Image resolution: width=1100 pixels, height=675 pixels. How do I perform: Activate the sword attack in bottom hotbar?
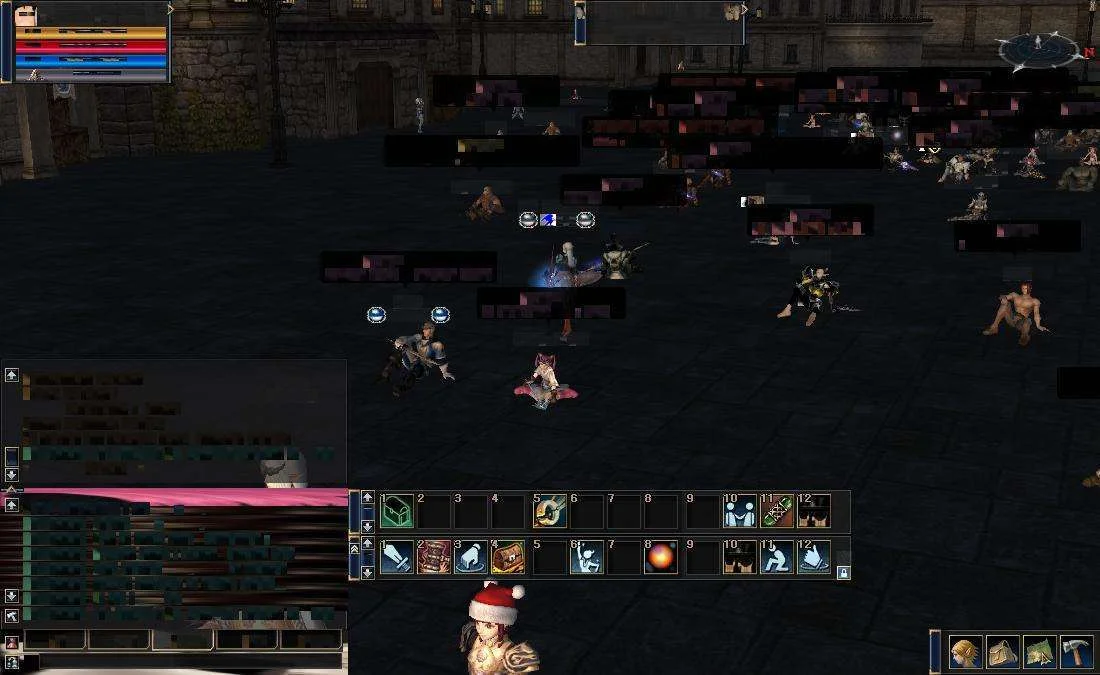pyautogui.click(x=397, y=558)
